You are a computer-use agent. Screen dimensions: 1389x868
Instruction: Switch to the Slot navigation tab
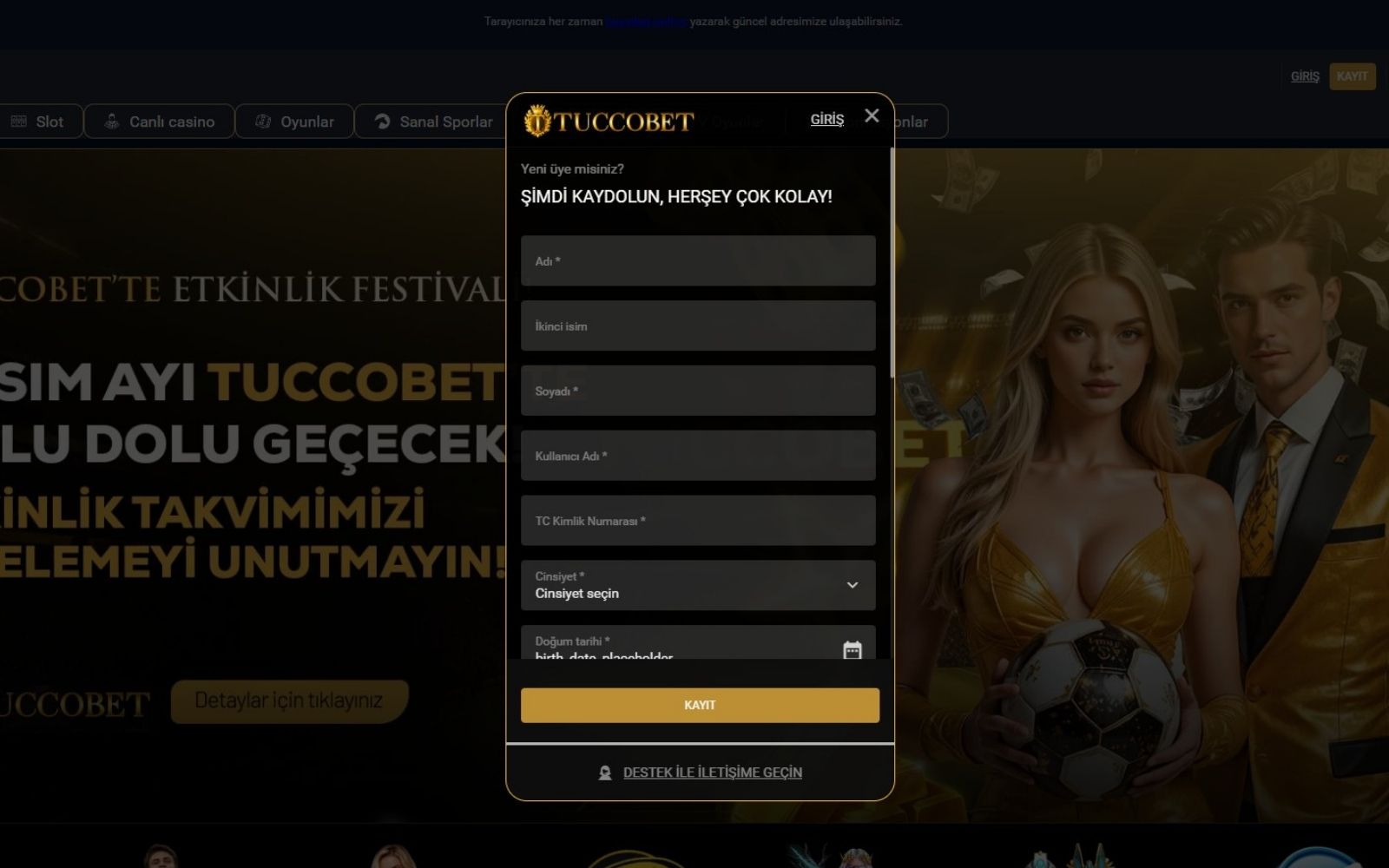click(x=41, y=122)
